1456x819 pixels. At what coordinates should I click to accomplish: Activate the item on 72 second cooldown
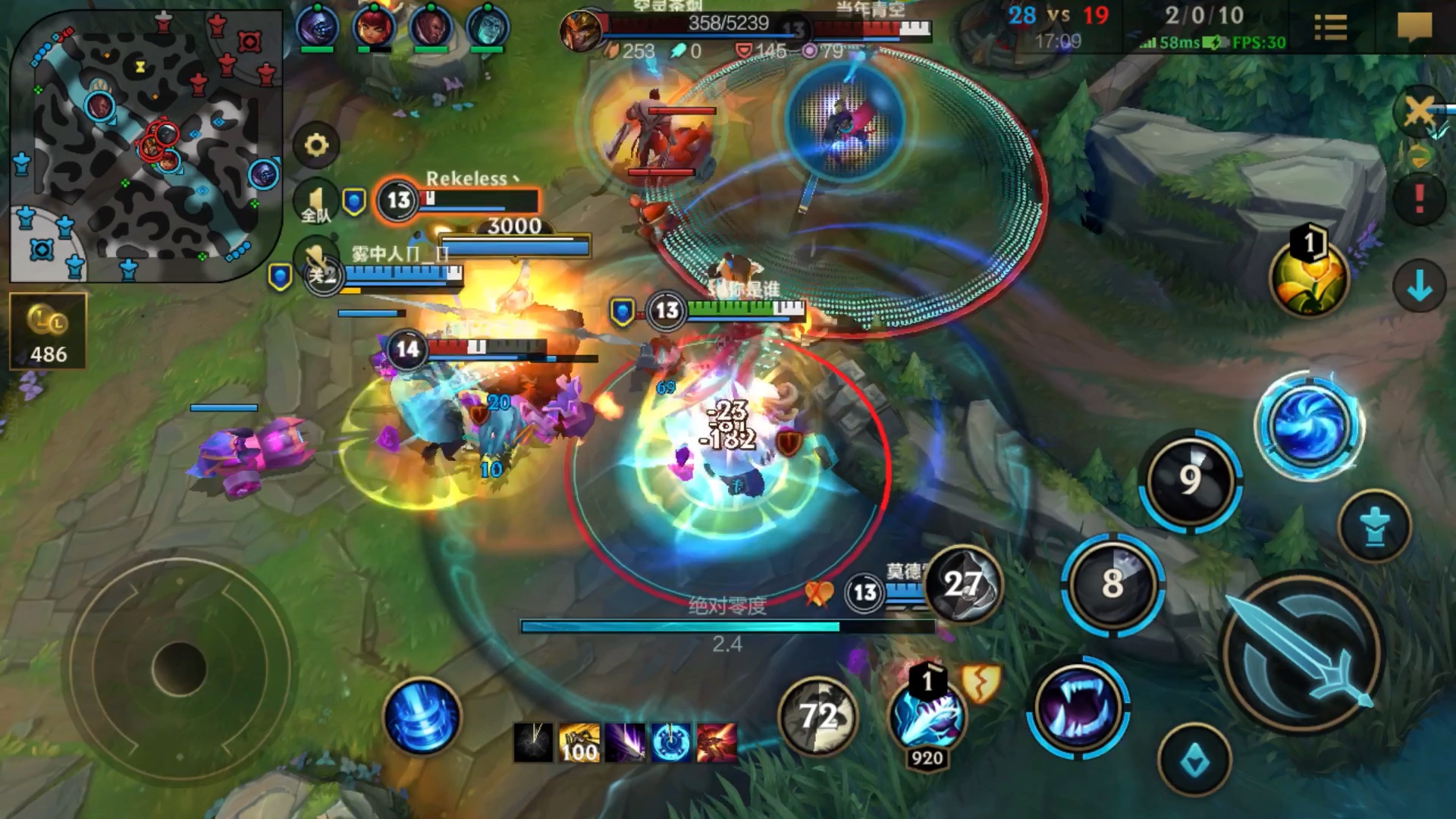pos(817,716)
